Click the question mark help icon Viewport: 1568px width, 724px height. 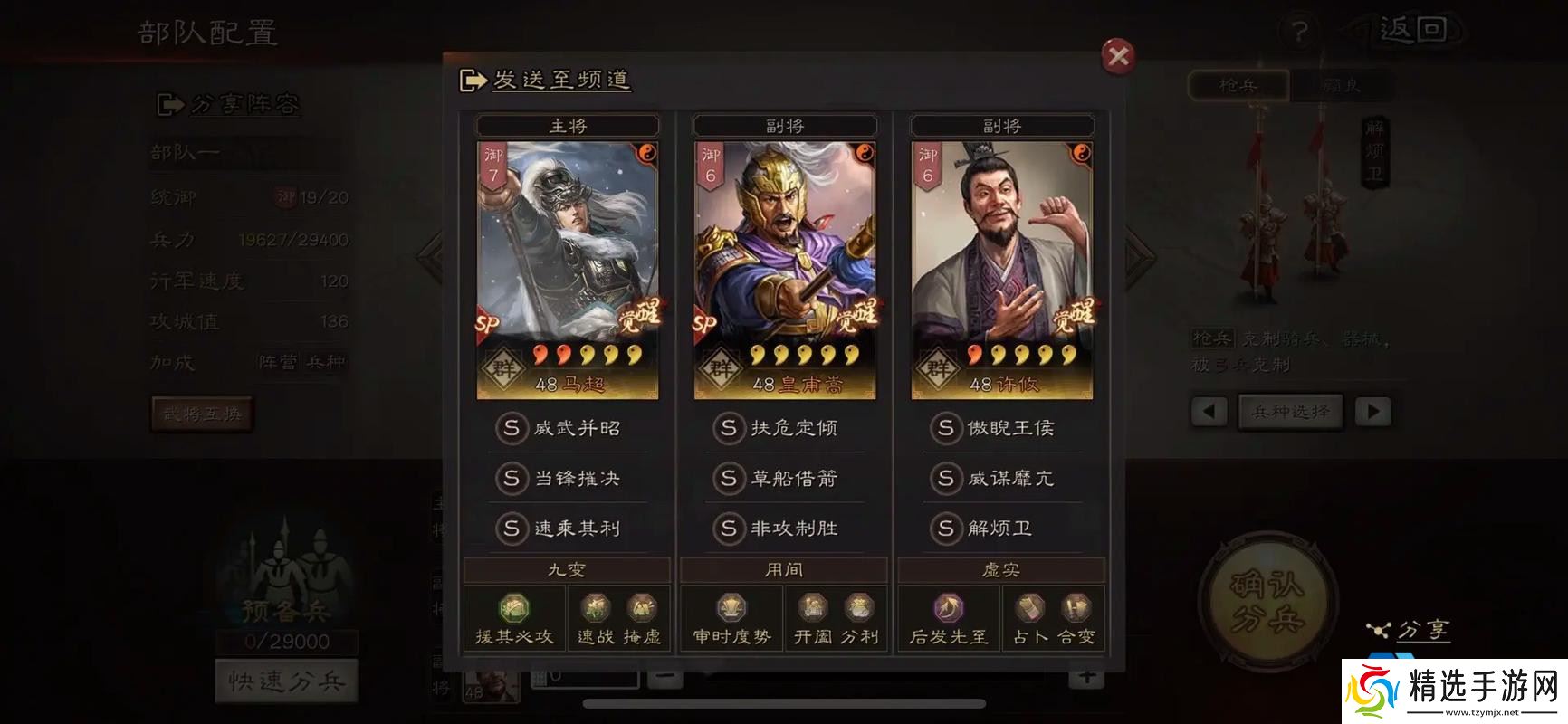coord(1301,33)
